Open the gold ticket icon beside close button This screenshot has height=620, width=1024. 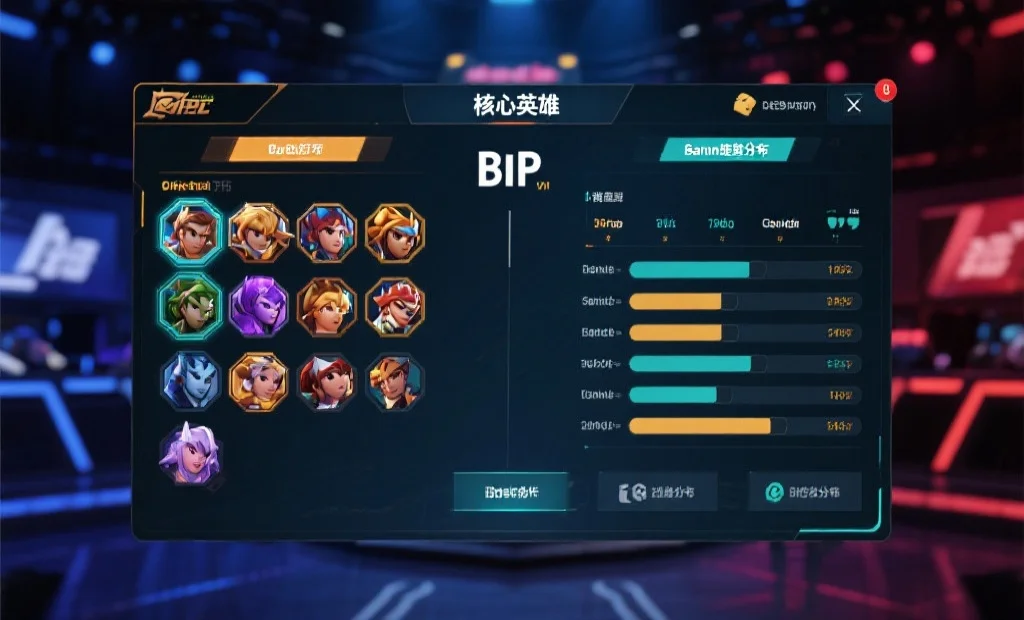tap(743, 104)
